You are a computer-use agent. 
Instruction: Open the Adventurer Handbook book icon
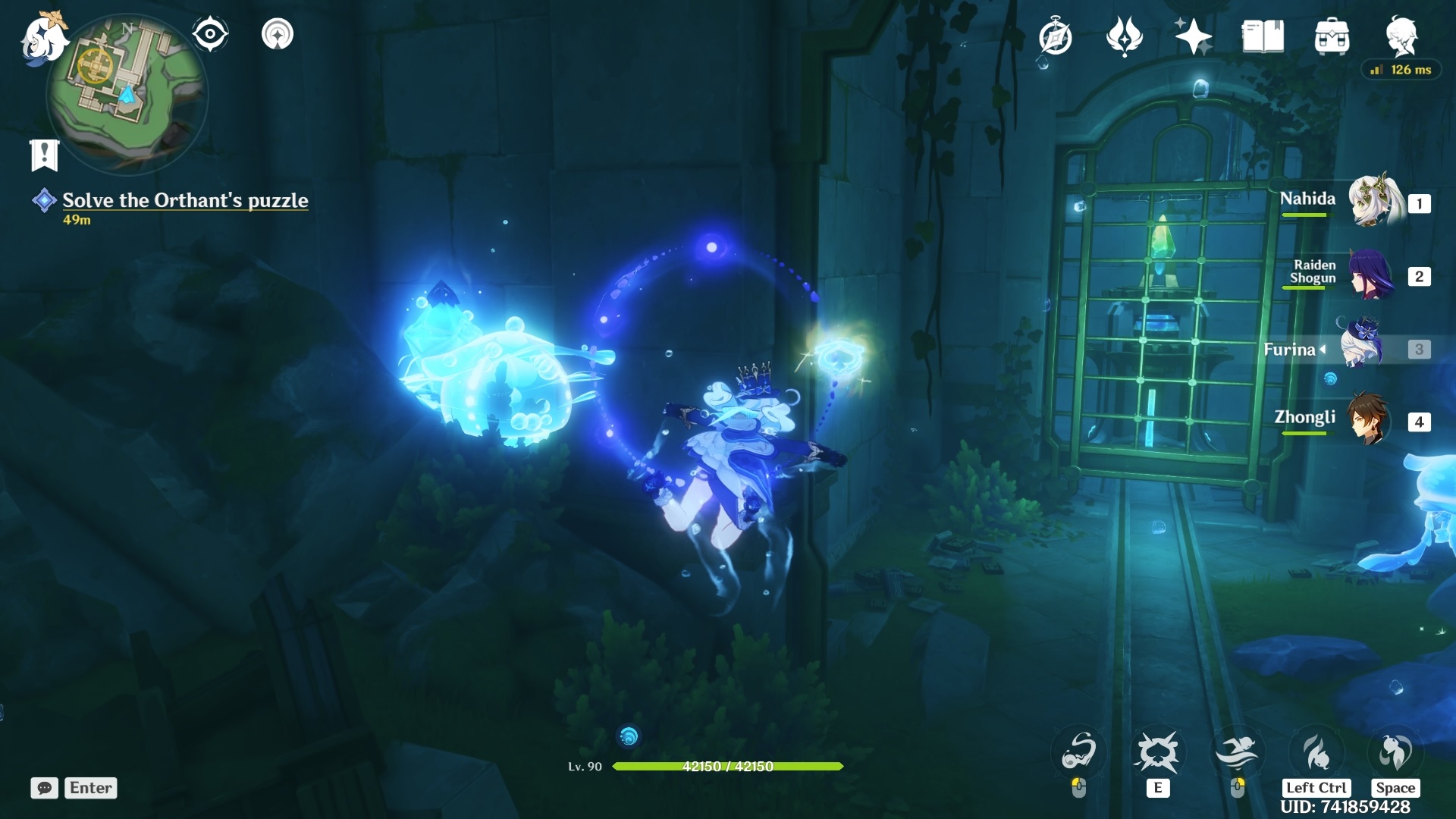click(1263, 36)
